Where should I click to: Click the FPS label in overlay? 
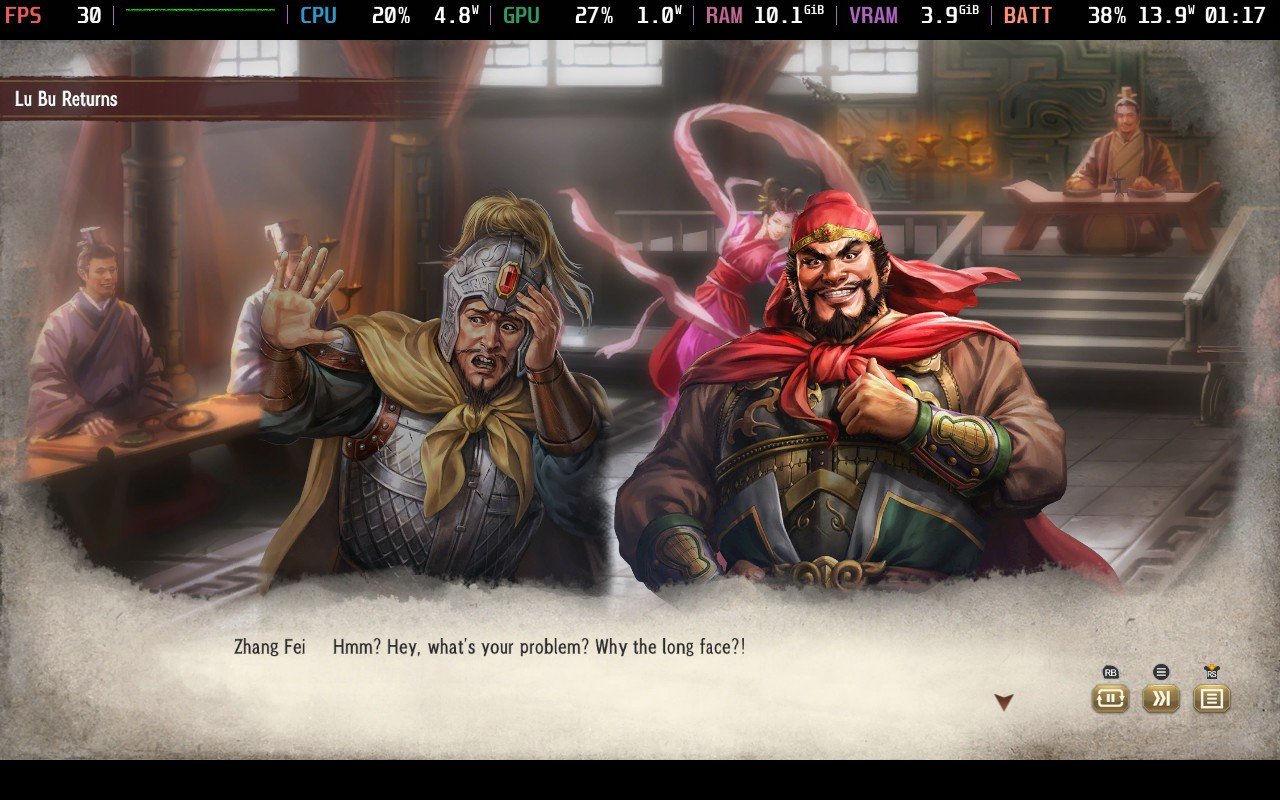click(22, 15)
